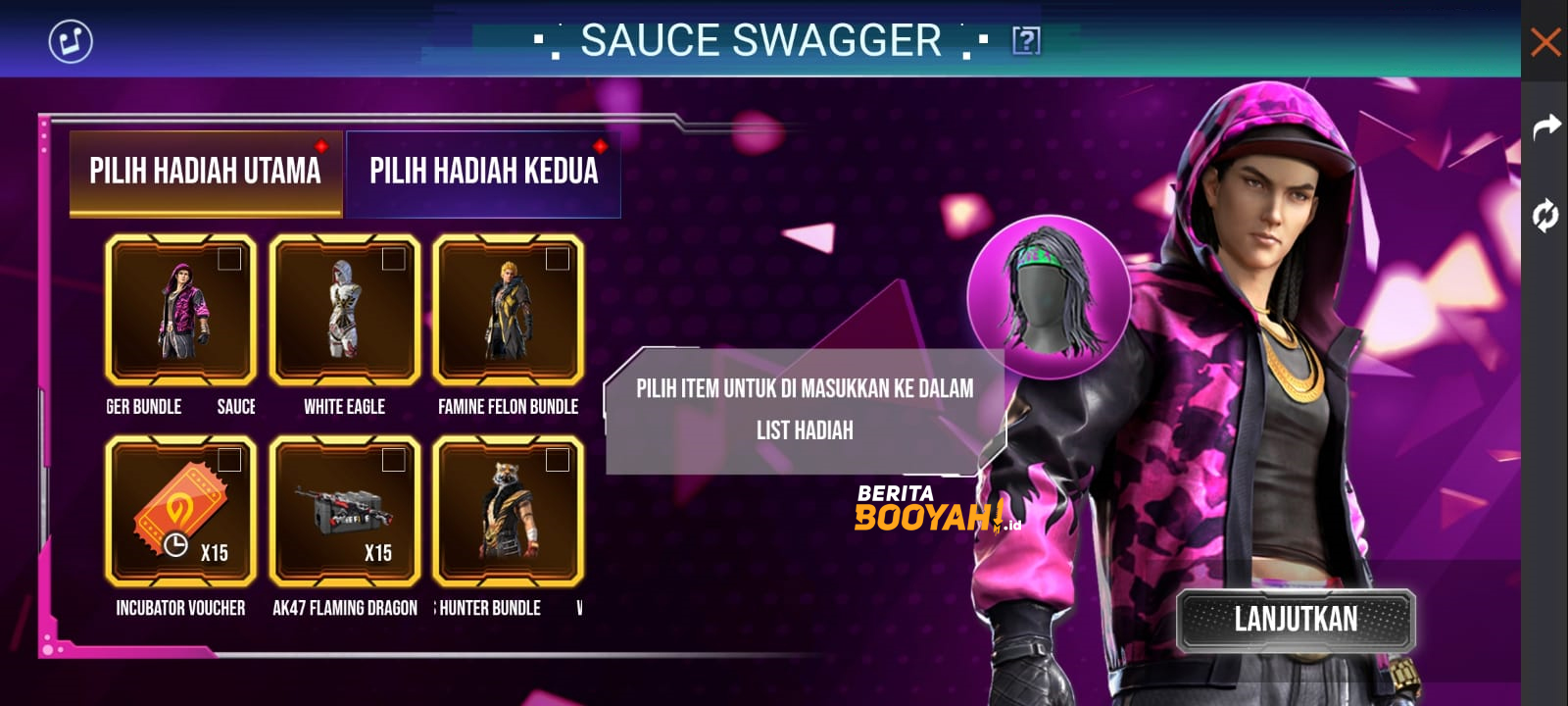Enable the Incubator Voucher checkbox
Screen dimensions: 1568x706
click(229, 457)
